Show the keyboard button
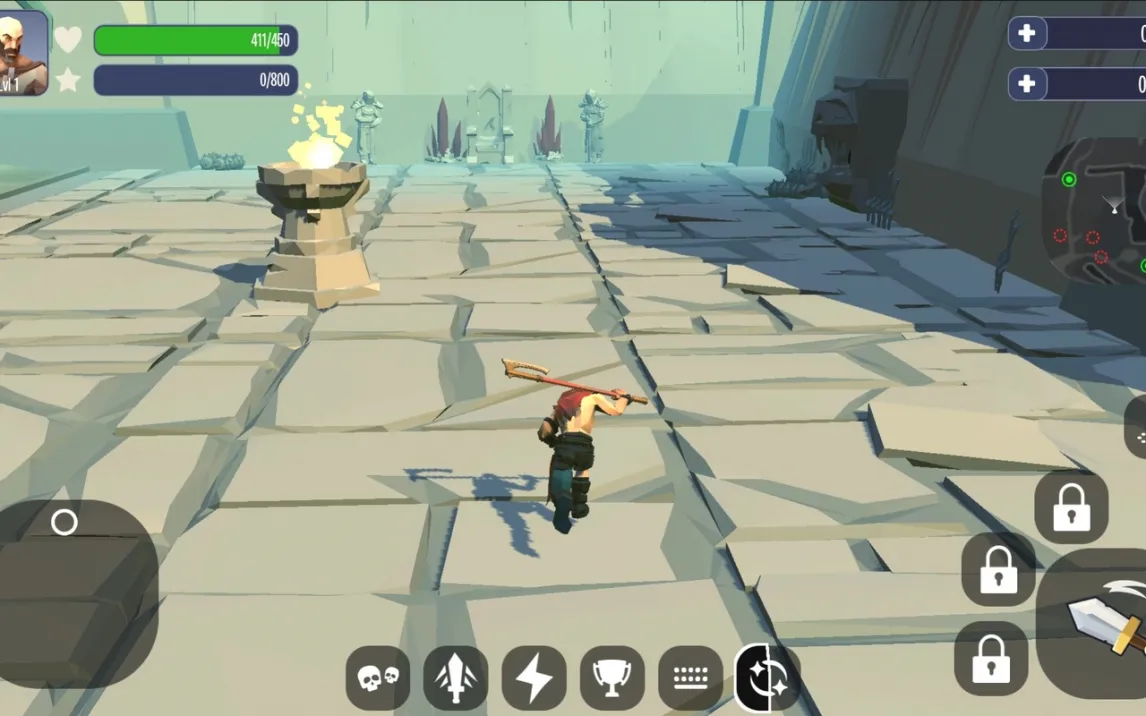1146x716 pixels. click(690, 678)
